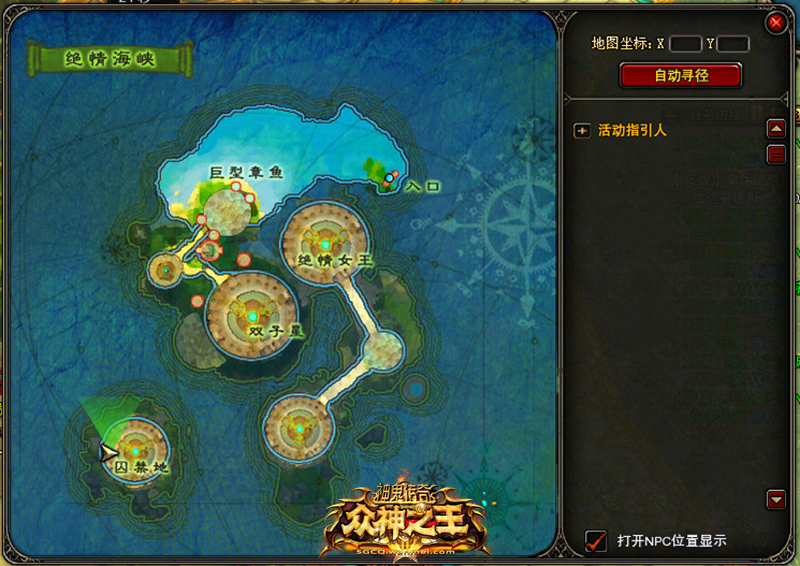Expand the 活动指引人 list entry
The height and width of the screenshot is (566, 800).
coord(582,130)
